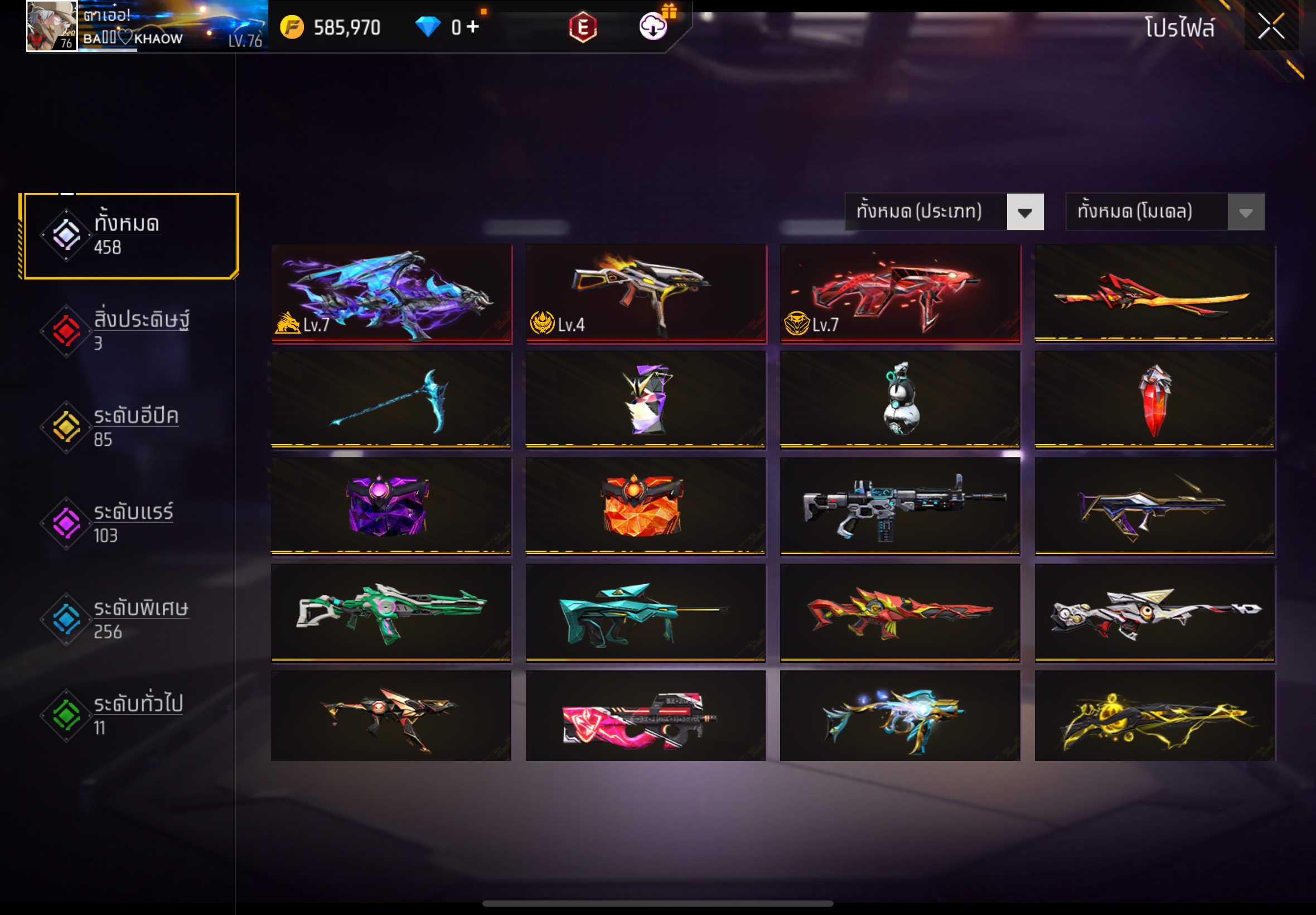1316x915 pixels.
Task: Pick the red crystal grenade skin
Action: click(1154, 399)
